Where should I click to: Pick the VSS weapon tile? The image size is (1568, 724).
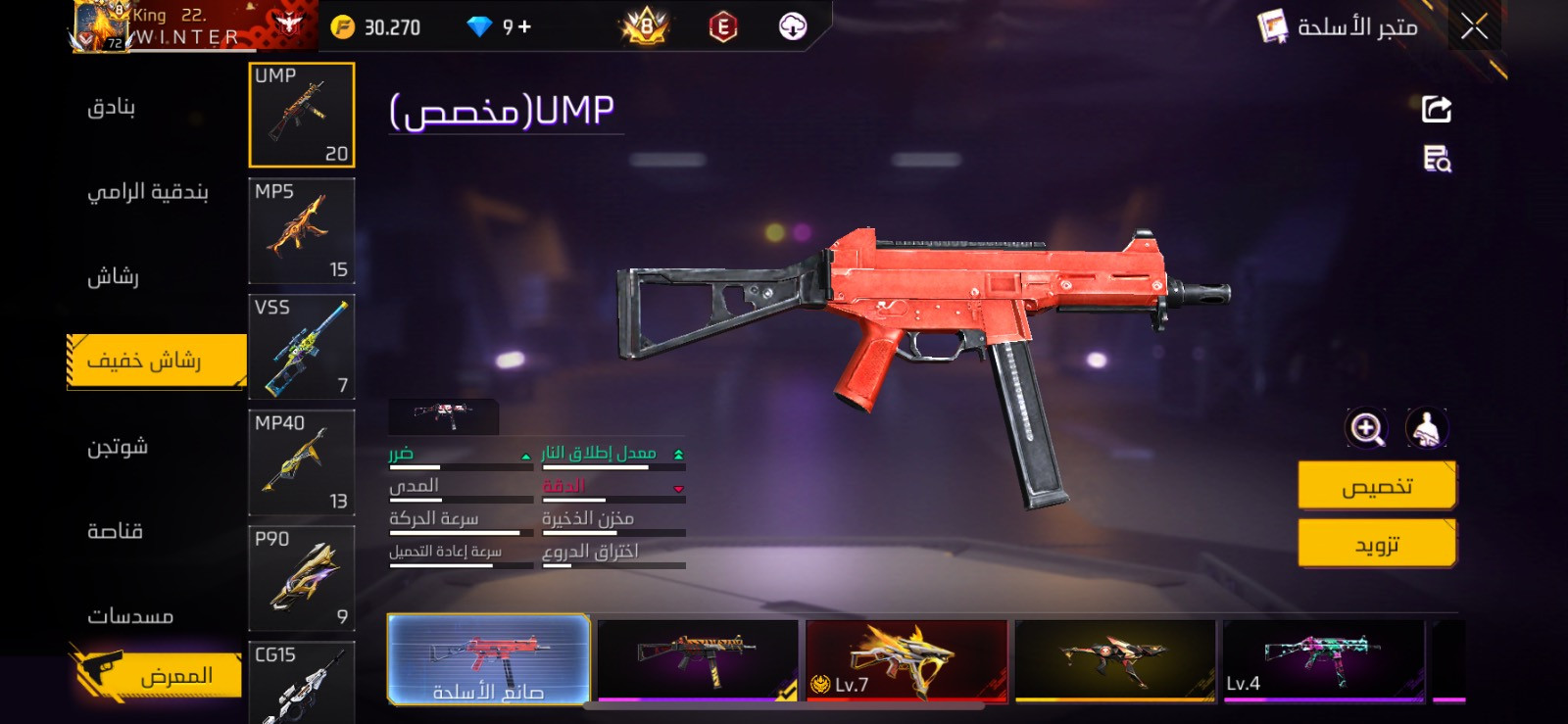(x=302, y=347)
